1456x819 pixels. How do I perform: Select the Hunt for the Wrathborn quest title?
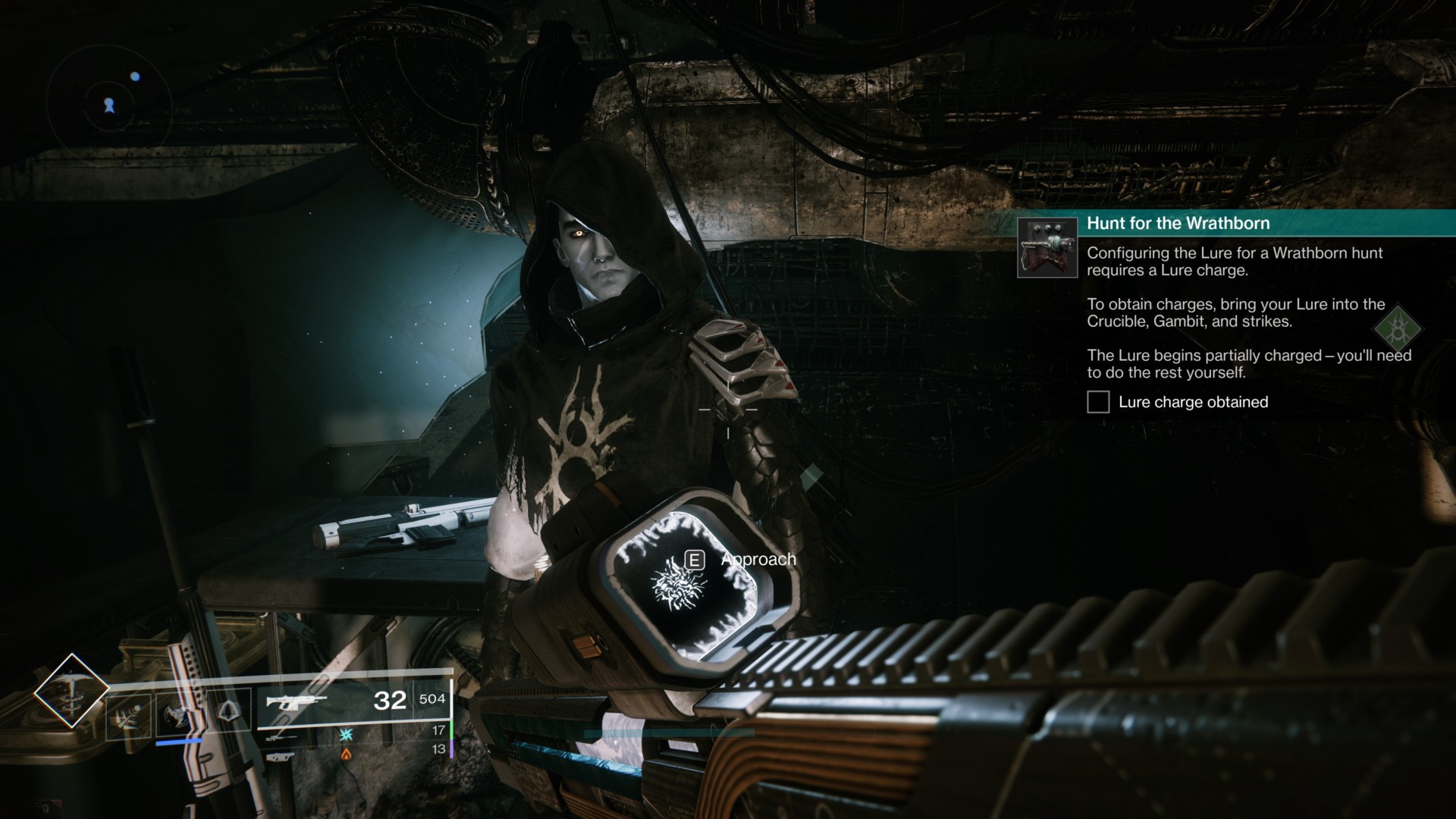pyautogui.click(x=1178, y=223)
